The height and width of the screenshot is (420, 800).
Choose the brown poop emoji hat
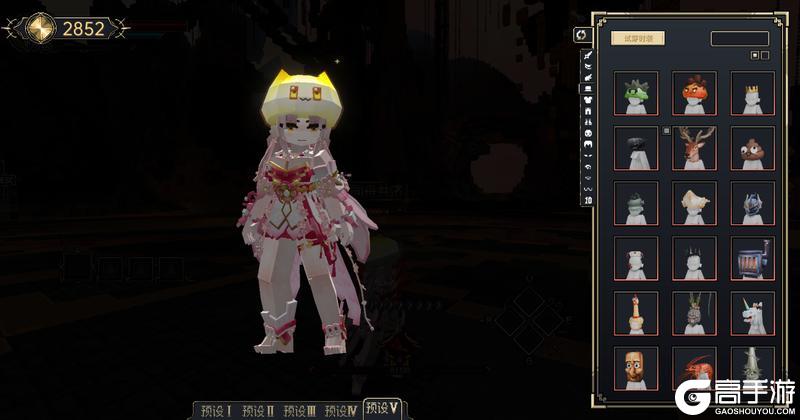tap(752, 148)
